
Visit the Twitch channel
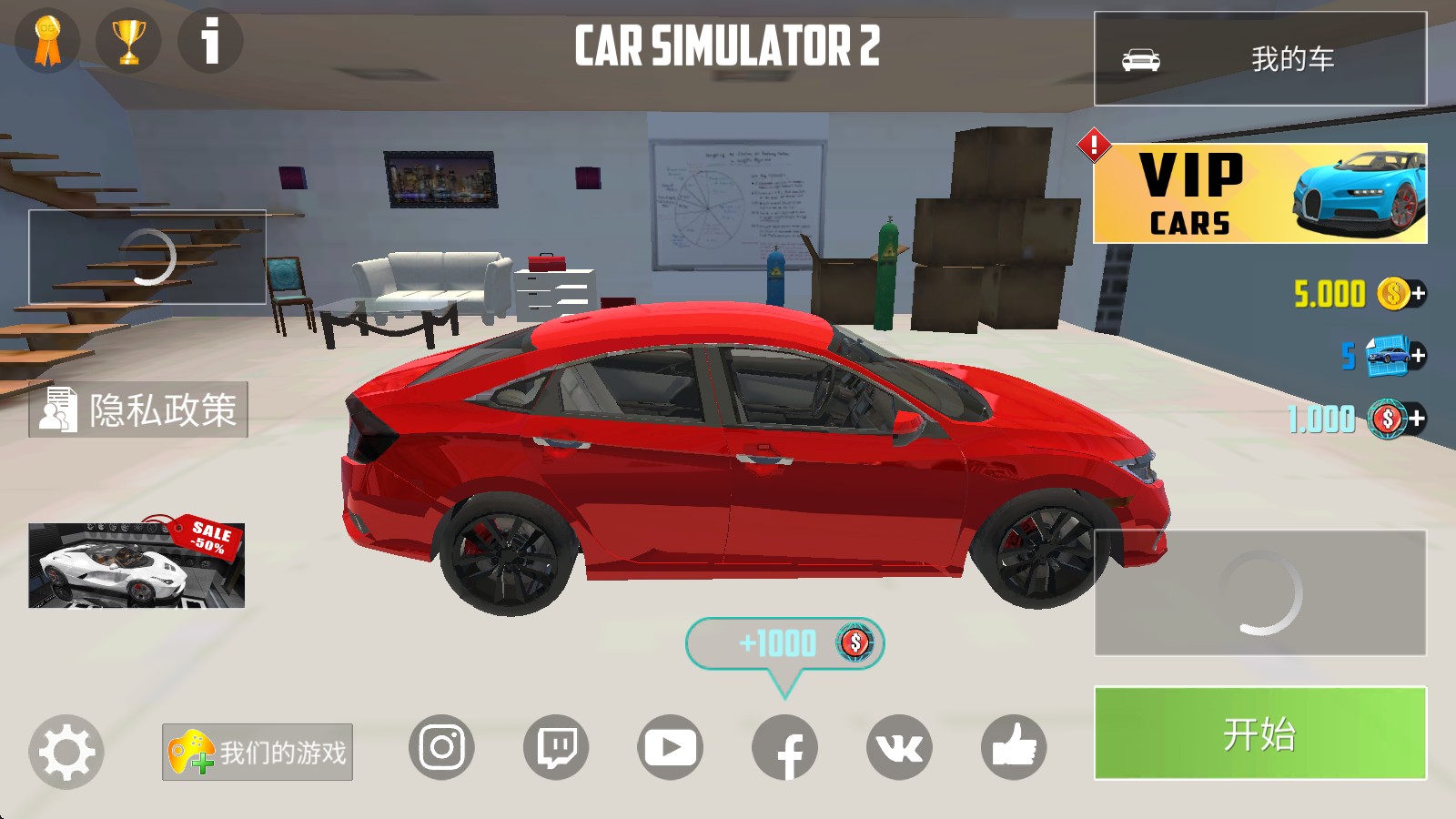click(556, 748)
